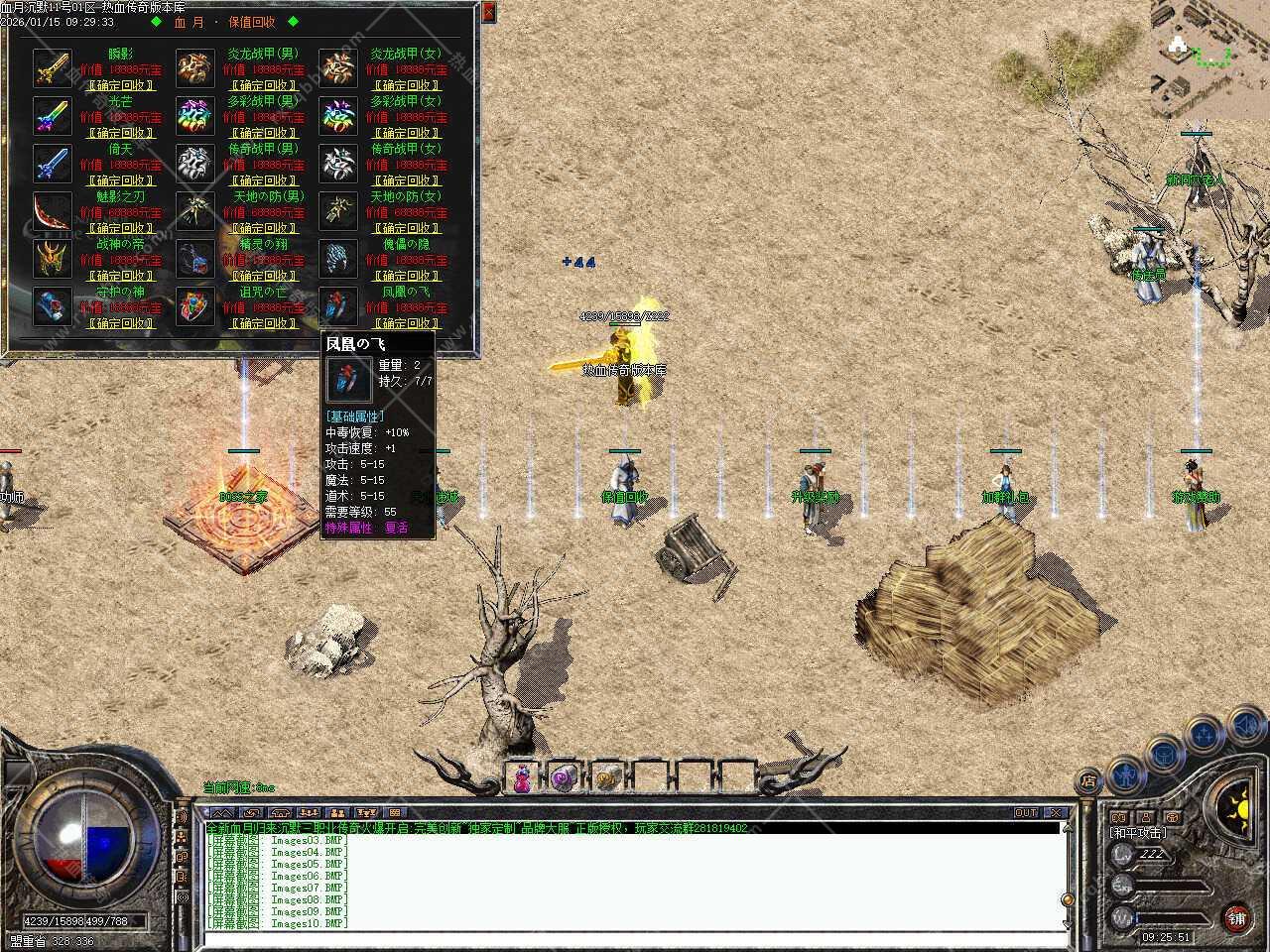Confirm recycling the 魅影之刃 blade
This screenshot has width=1270, height=952.
tap(120, 228)
